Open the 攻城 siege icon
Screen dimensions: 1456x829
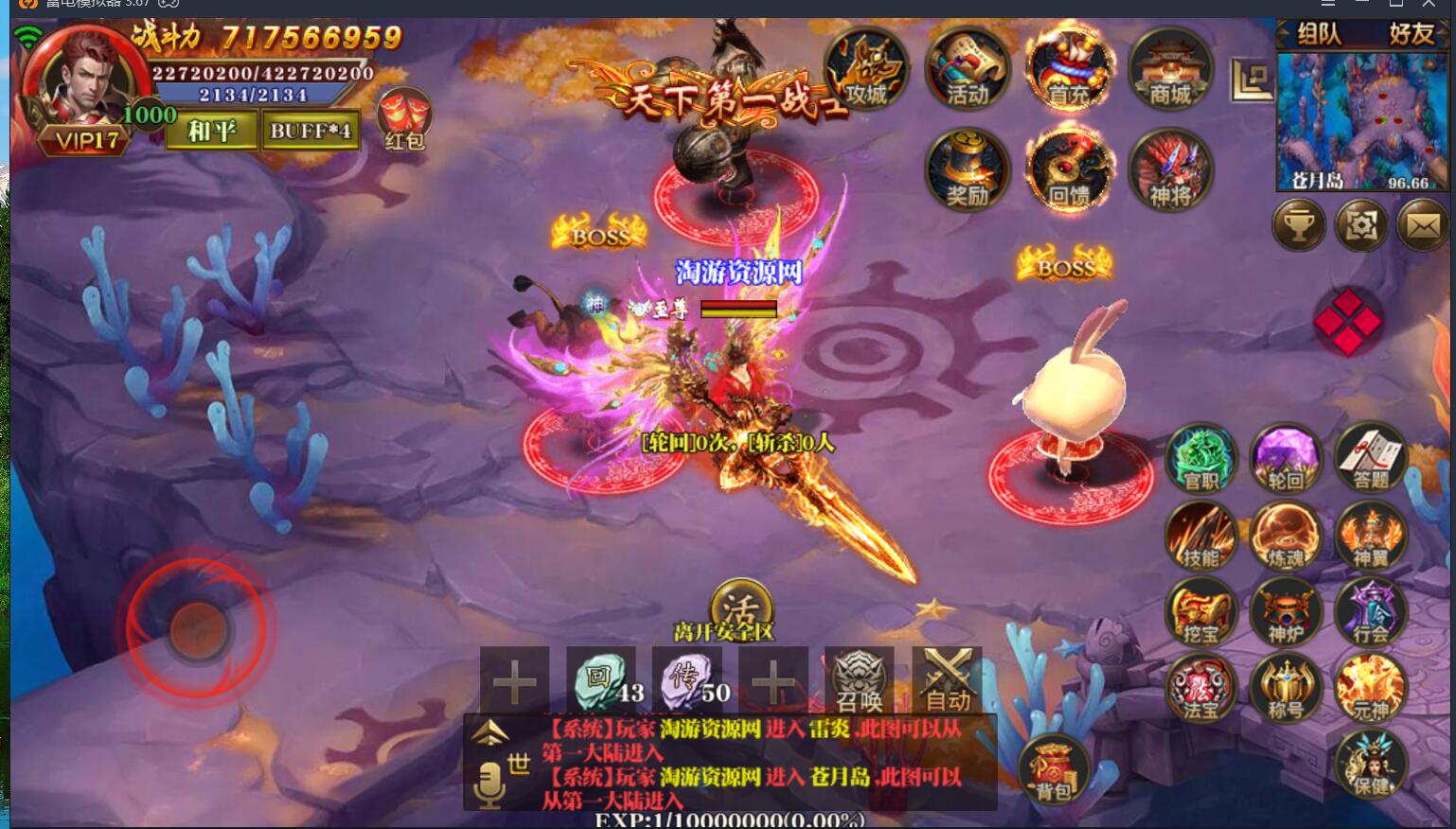(x=865, y=69)
